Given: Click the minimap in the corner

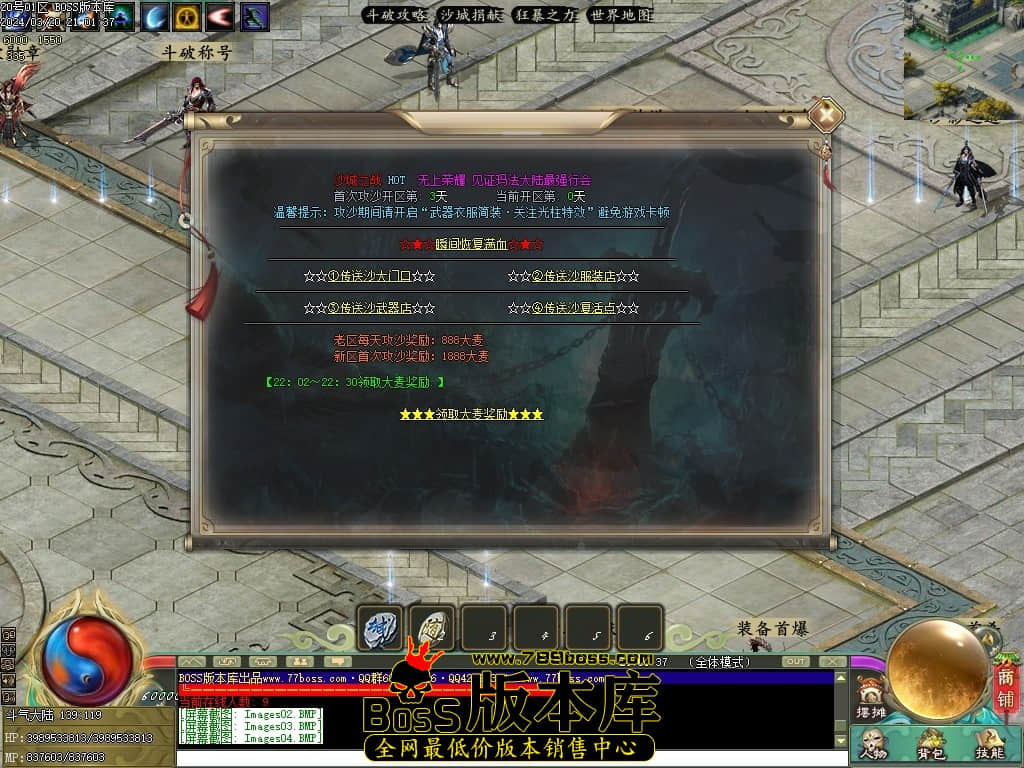Looking at the screenshot, I should [963, 58].
